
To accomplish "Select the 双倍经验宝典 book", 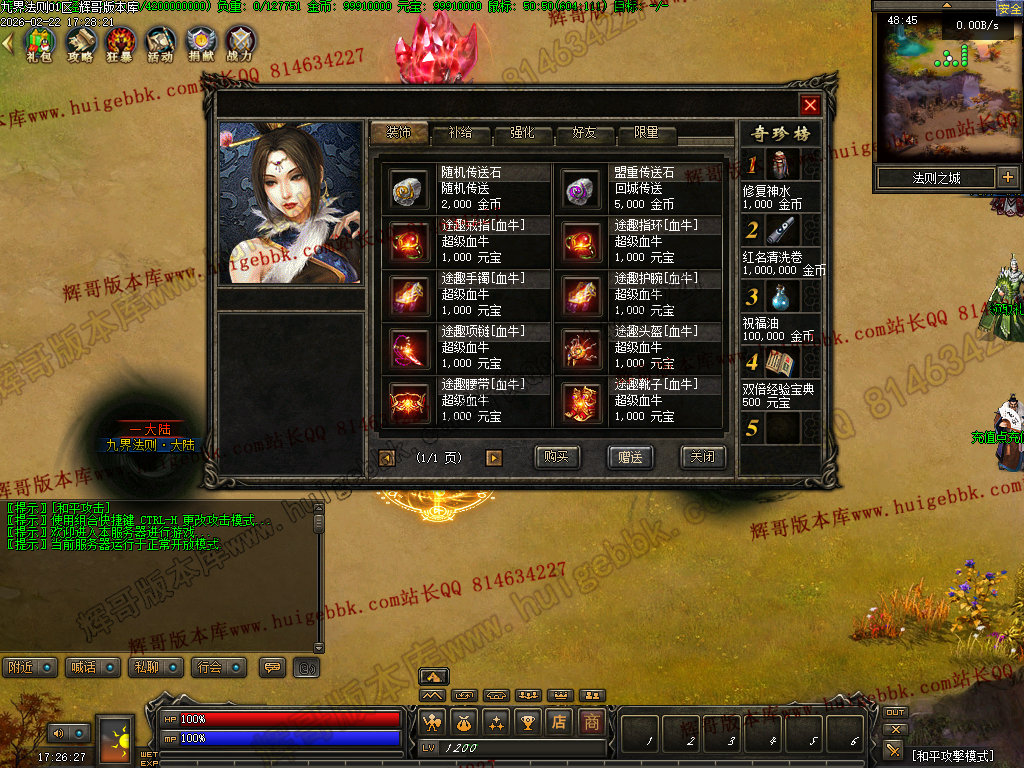I will (780, 363).
